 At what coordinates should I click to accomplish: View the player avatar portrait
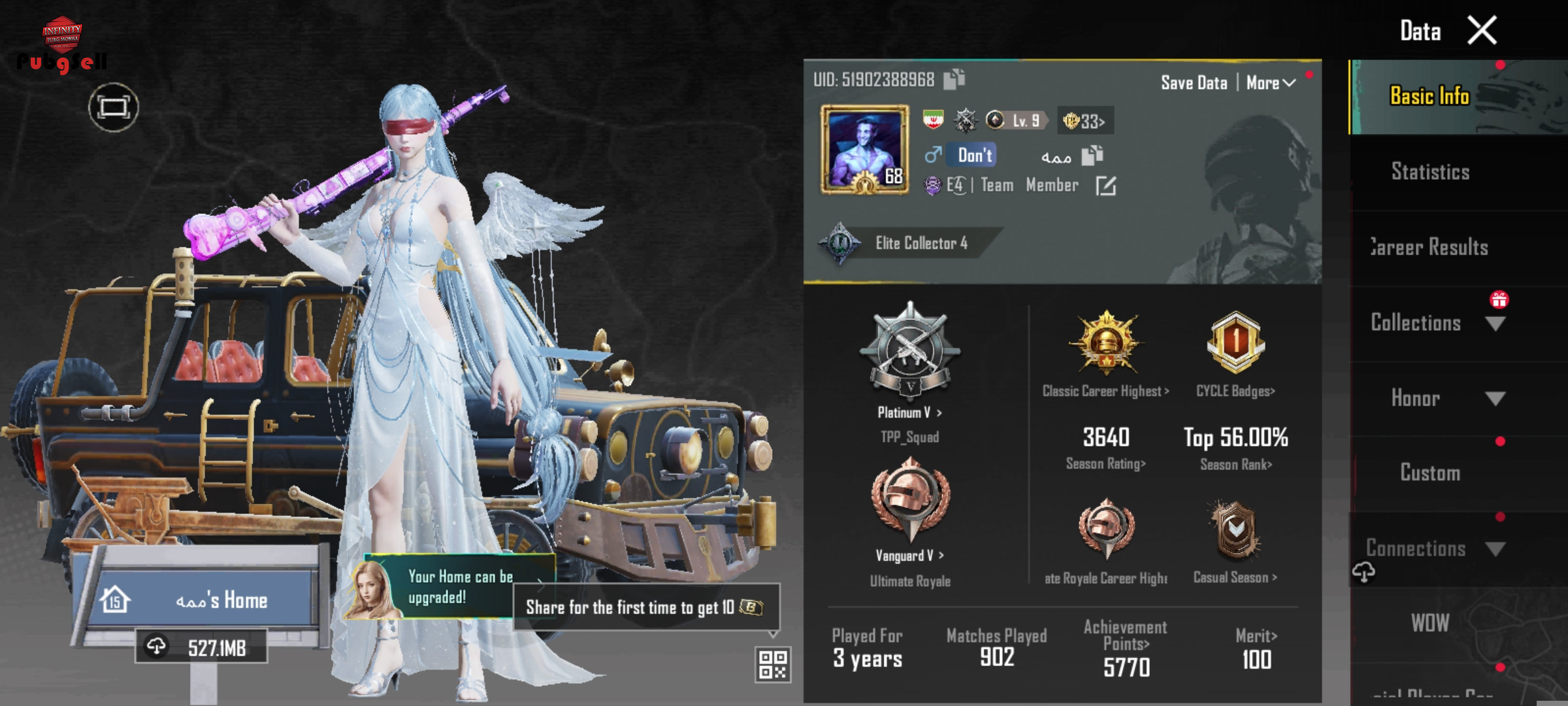864,150
